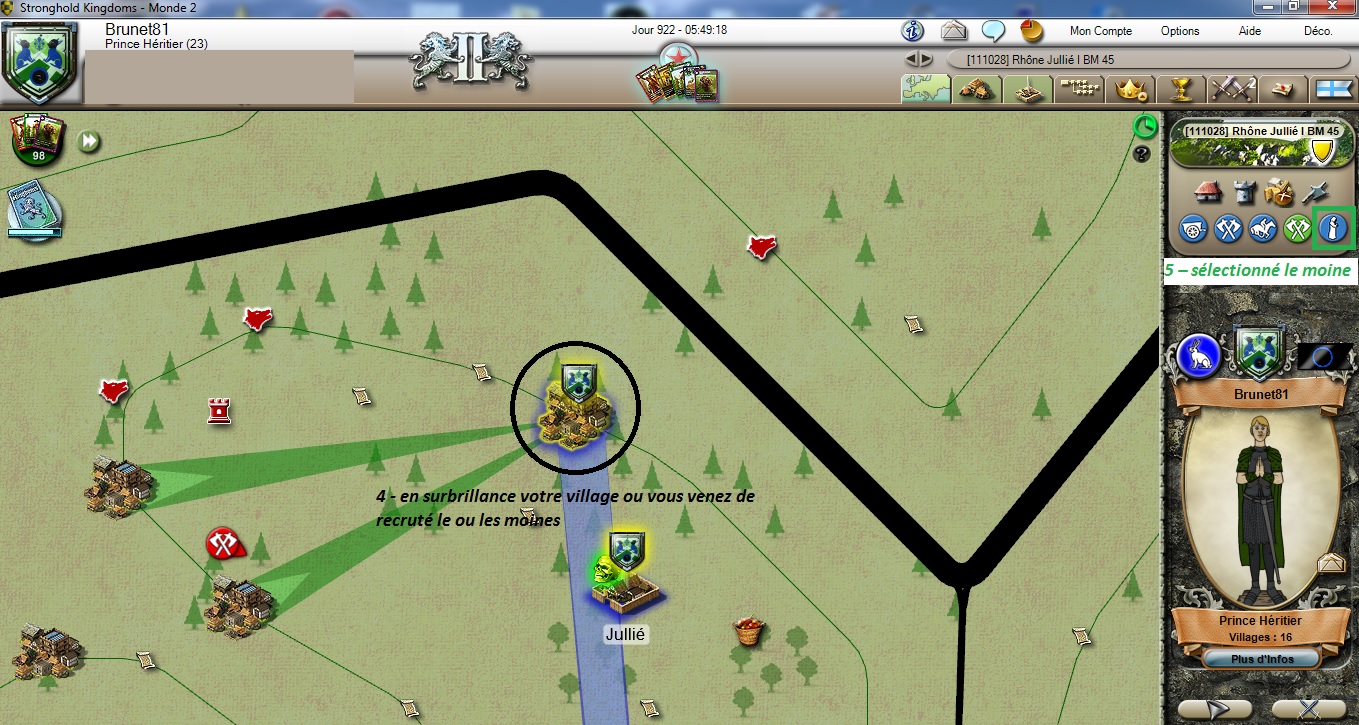The width and height of the screenshot is (1359, 725).
Task: Open the chat speech bubble
Action: [x=993, y=30]
